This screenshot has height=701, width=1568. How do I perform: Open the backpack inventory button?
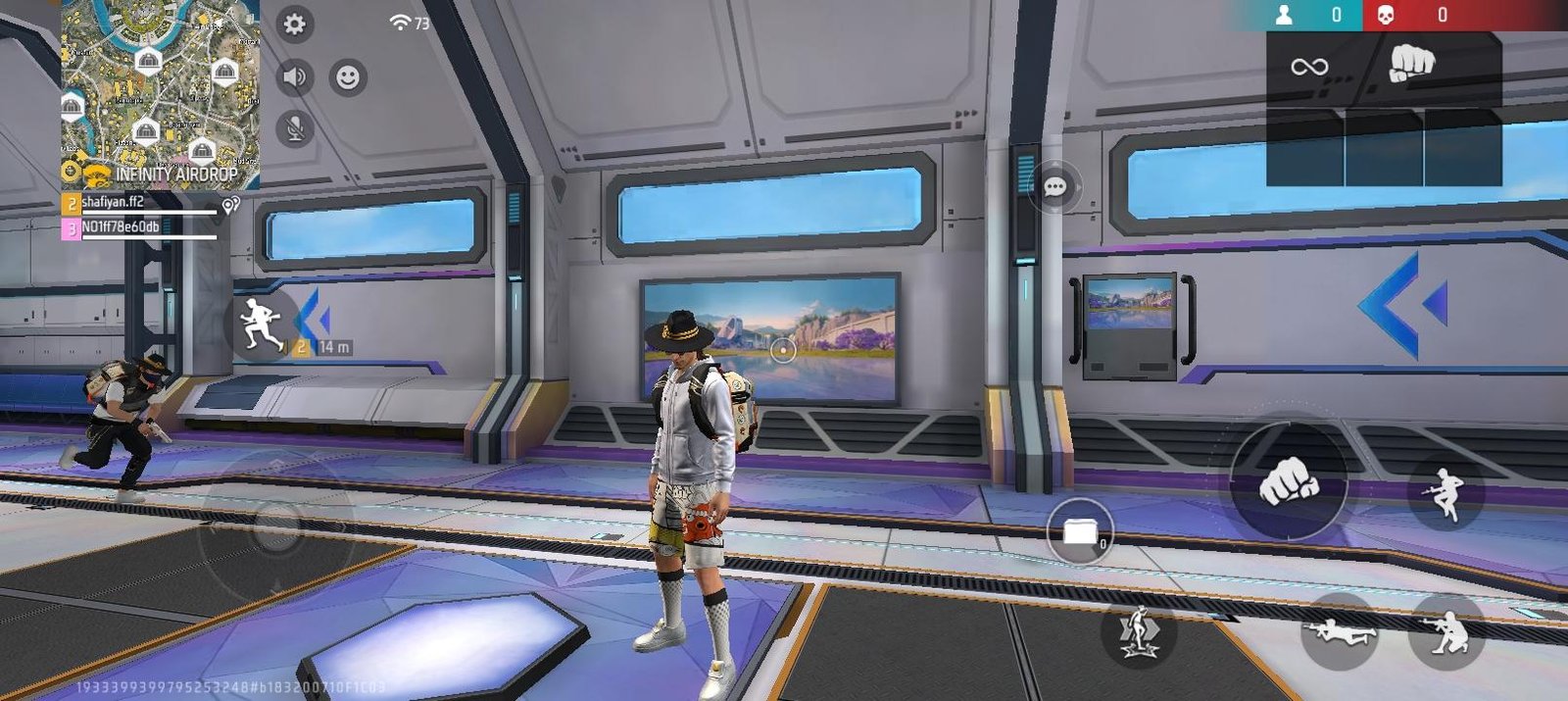click(x=1080, y=532)
